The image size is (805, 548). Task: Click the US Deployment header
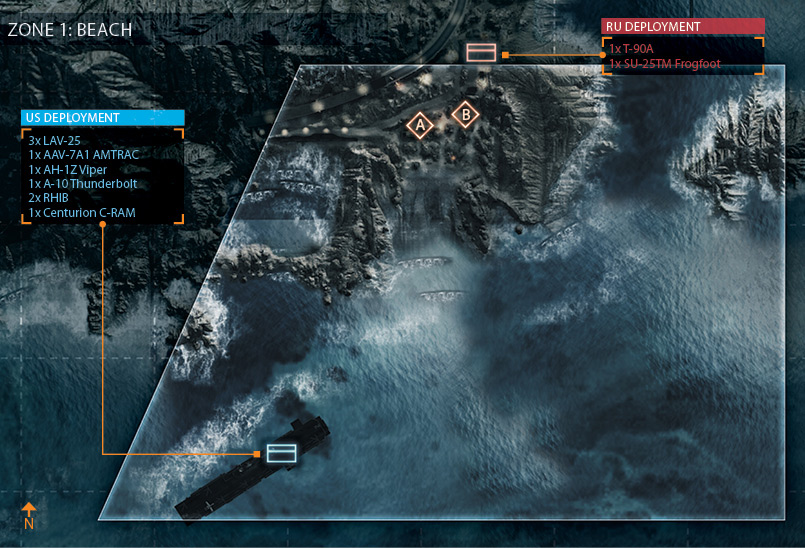pyautogui.click(x=103, y=118)
